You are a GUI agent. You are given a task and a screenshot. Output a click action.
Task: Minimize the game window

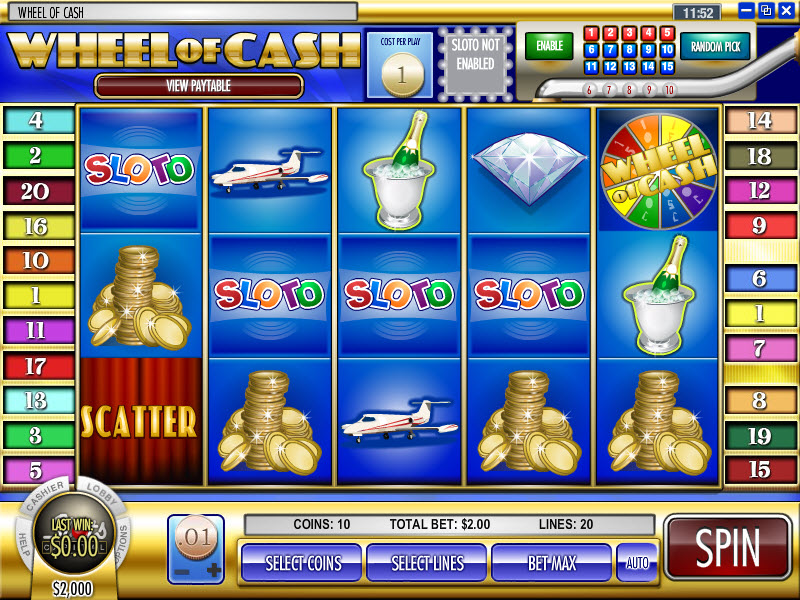pyautogui.click(x=747, y=10)
